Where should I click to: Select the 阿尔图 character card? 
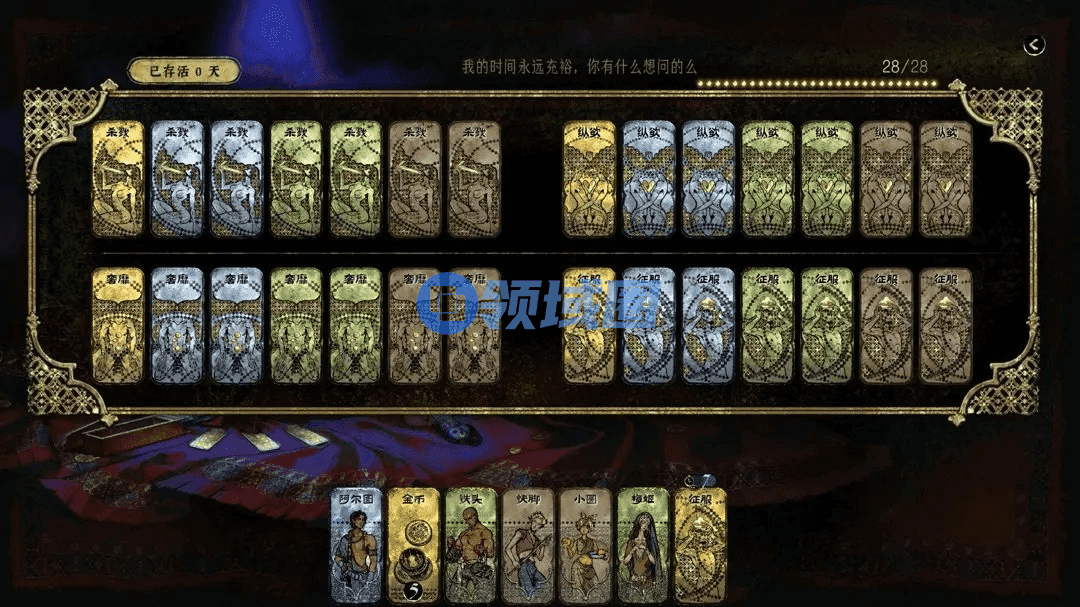(x=357, y=545)
